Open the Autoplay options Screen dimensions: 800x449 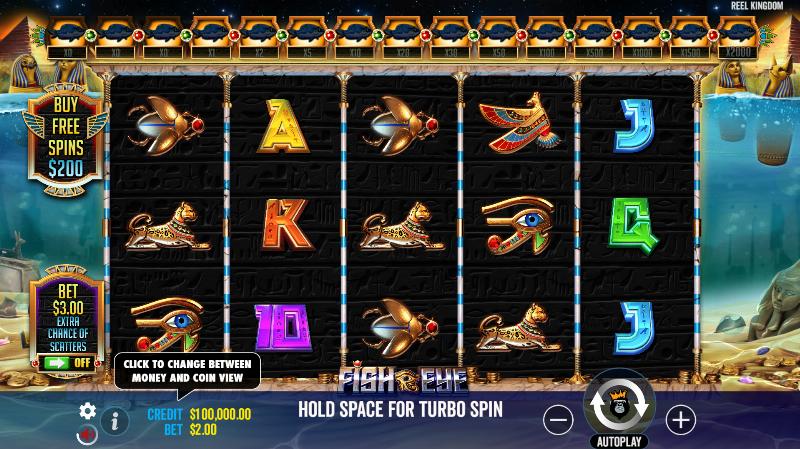coord(620,441)
